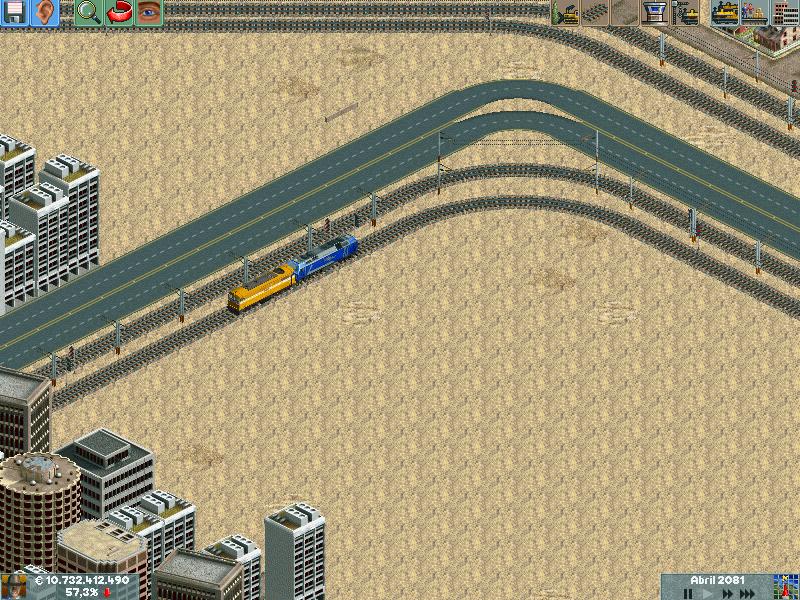Select the bulldozer landscaping tool
This screenshot has width=800, height=600.
coord(566,12)
